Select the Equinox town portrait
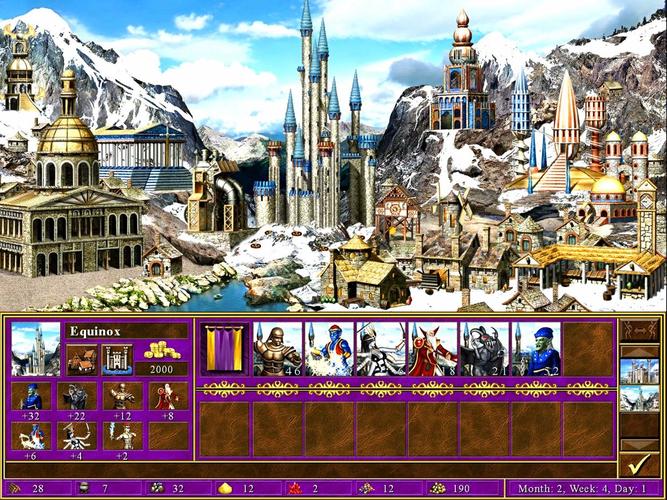 click(x=35, y=348)
